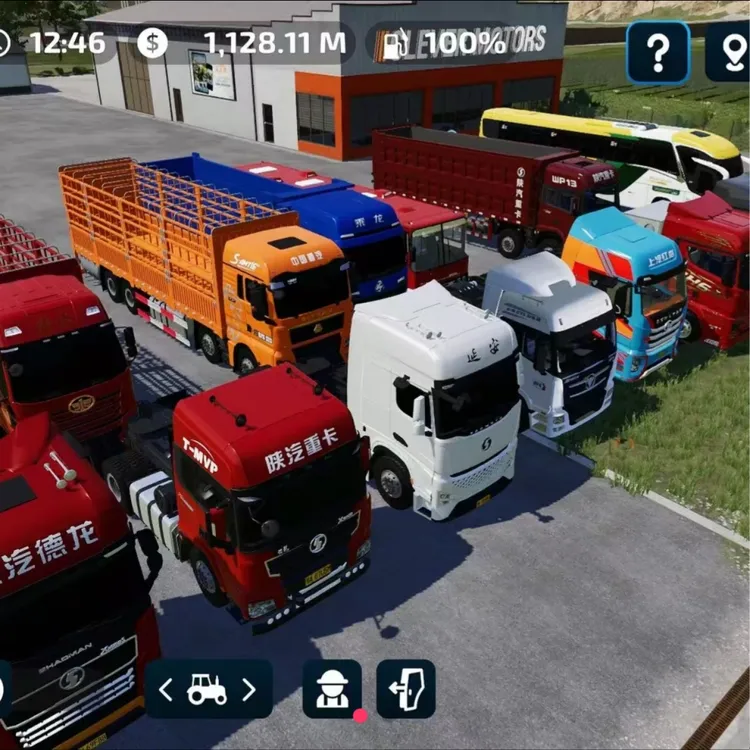Hire the AI worker with the farmer icon

click(x=332, y=689)
